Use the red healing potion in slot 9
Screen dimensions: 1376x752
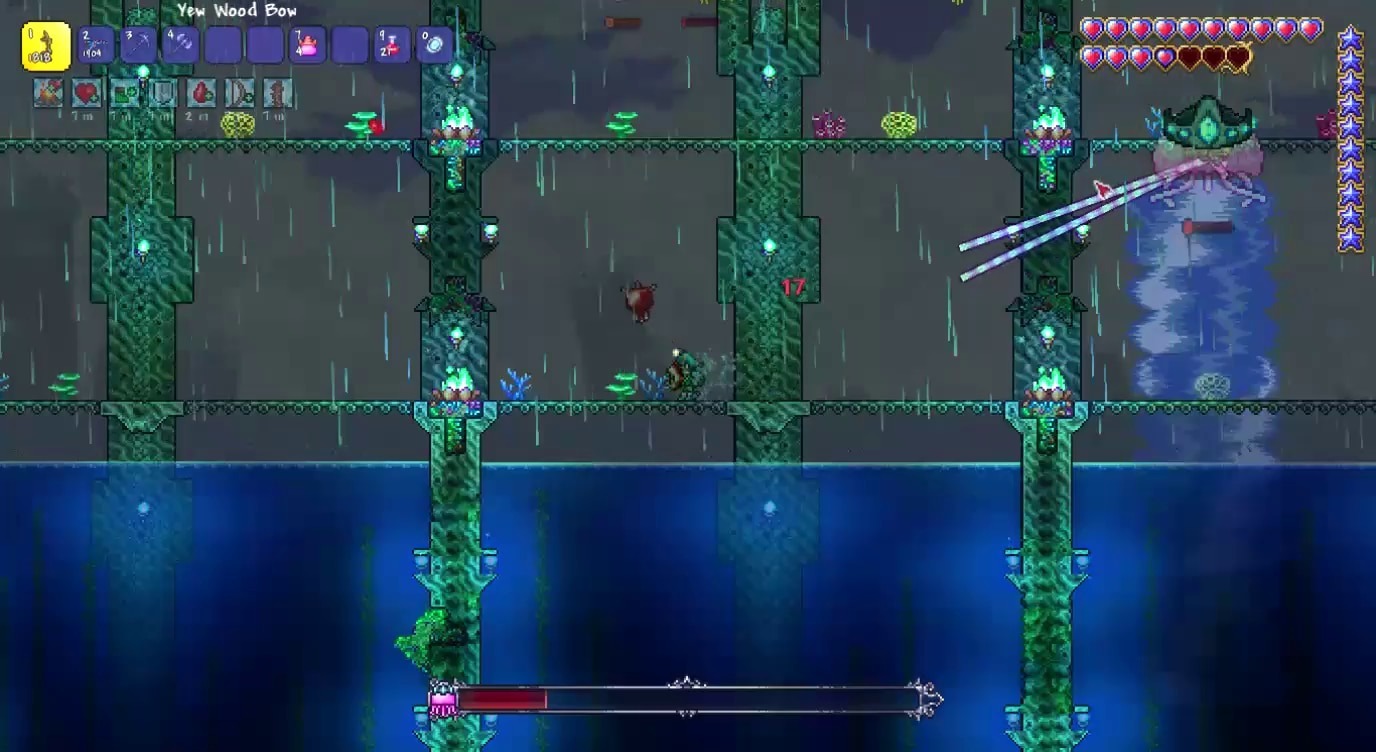[x=392, y=46]
